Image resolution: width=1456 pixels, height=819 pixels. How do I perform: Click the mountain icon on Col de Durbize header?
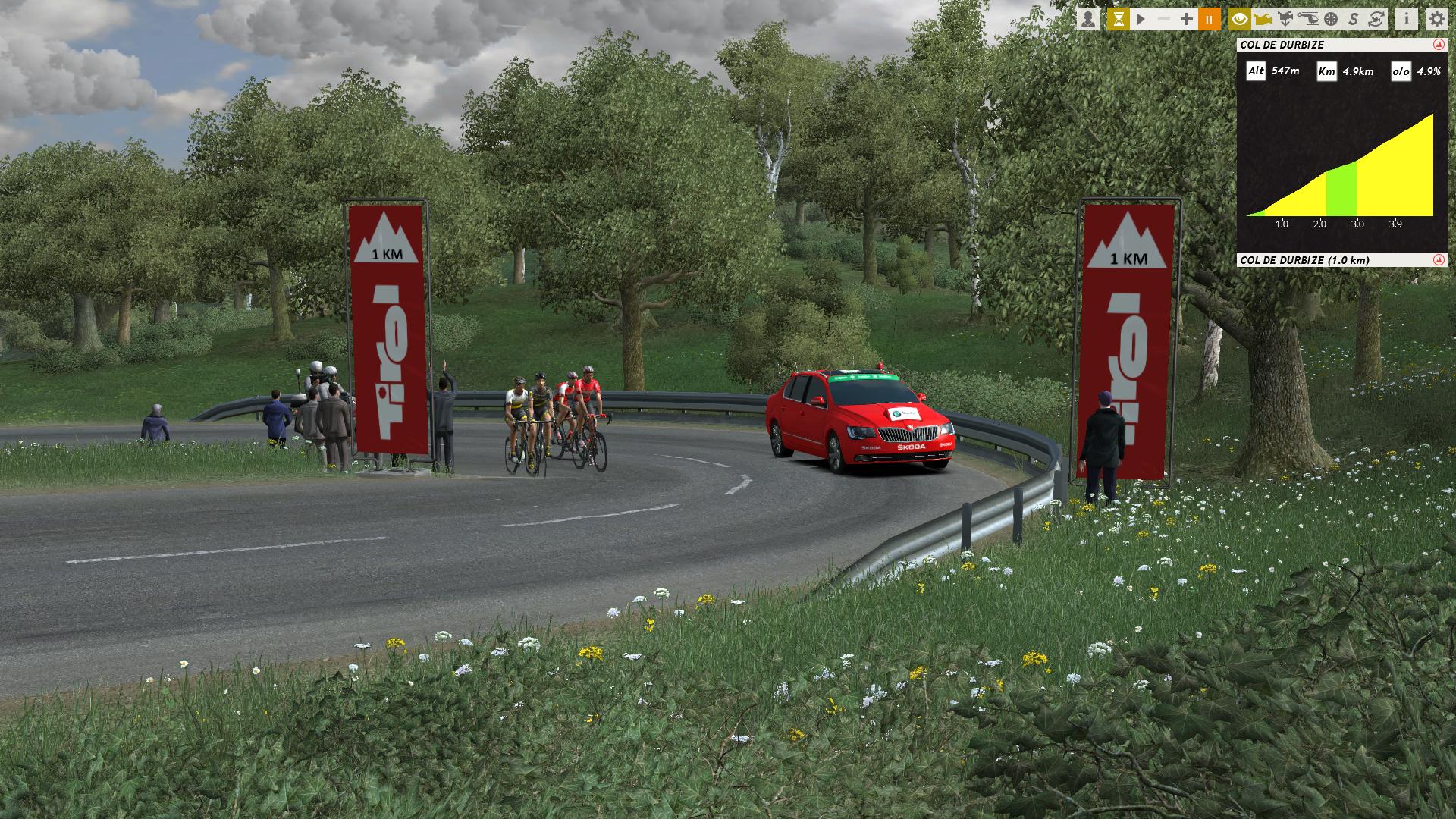click(x=1439, y=45)
